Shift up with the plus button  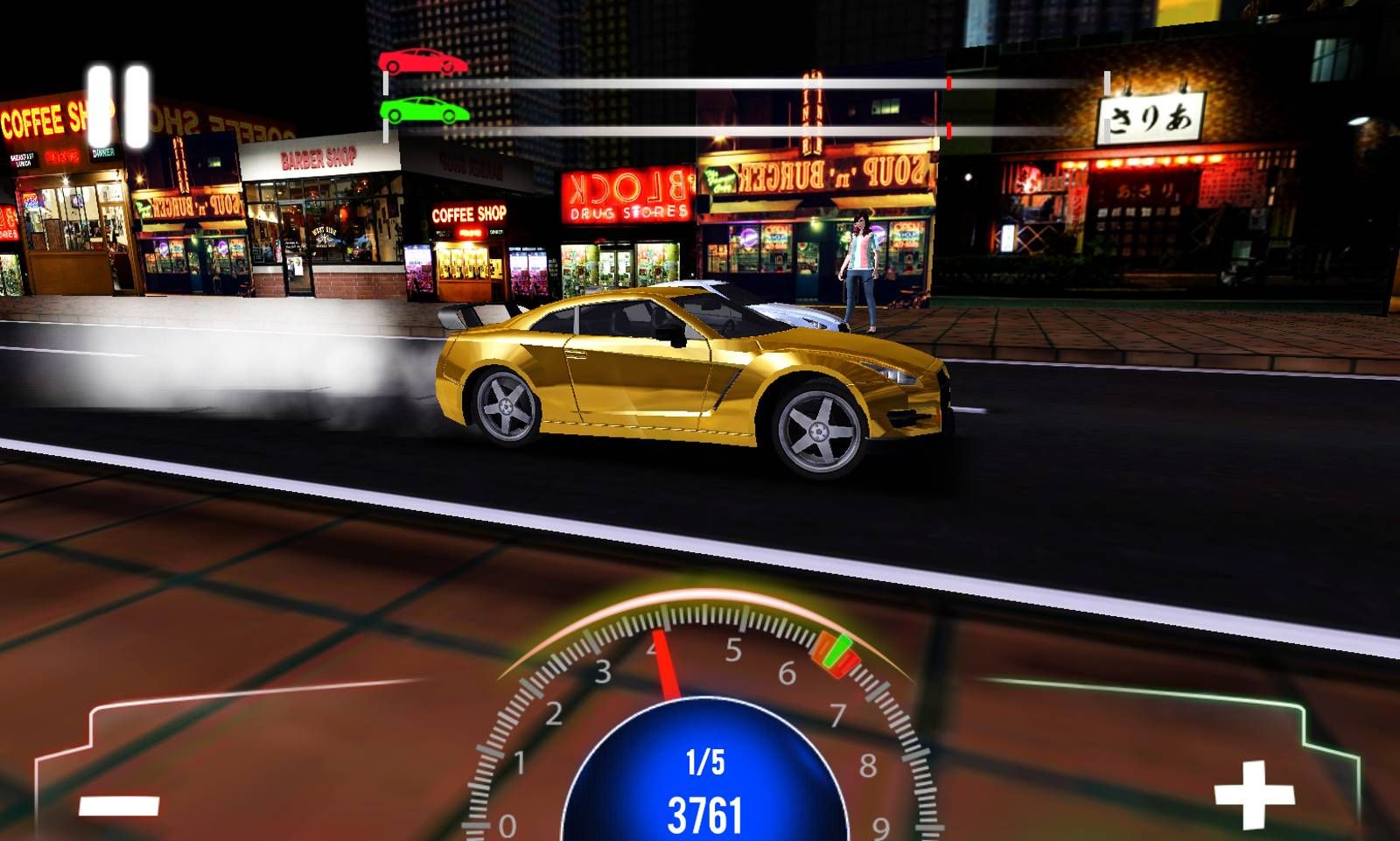(x=1253, y=794)
